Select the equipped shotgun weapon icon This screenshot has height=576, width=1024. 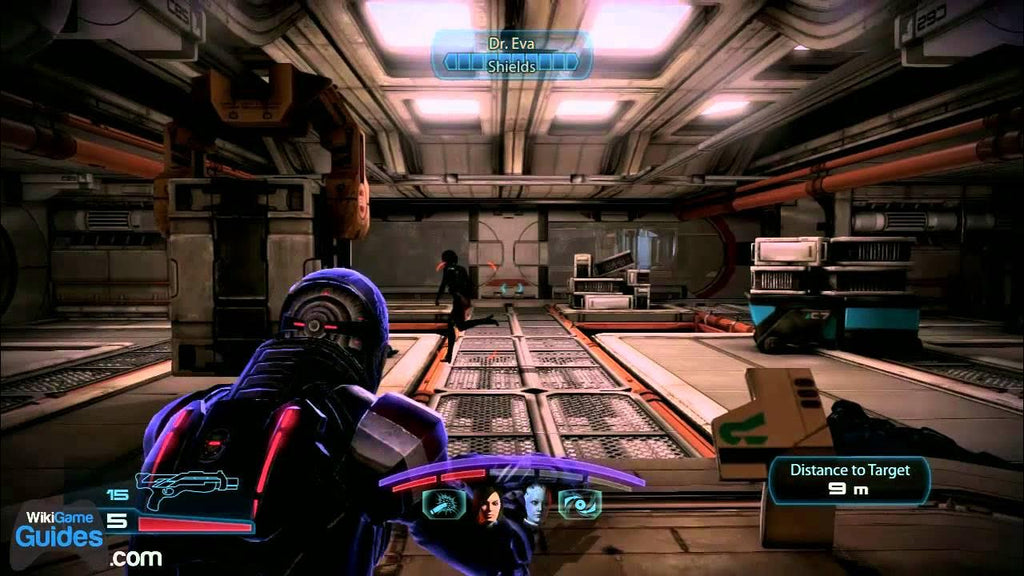[185, 491]
